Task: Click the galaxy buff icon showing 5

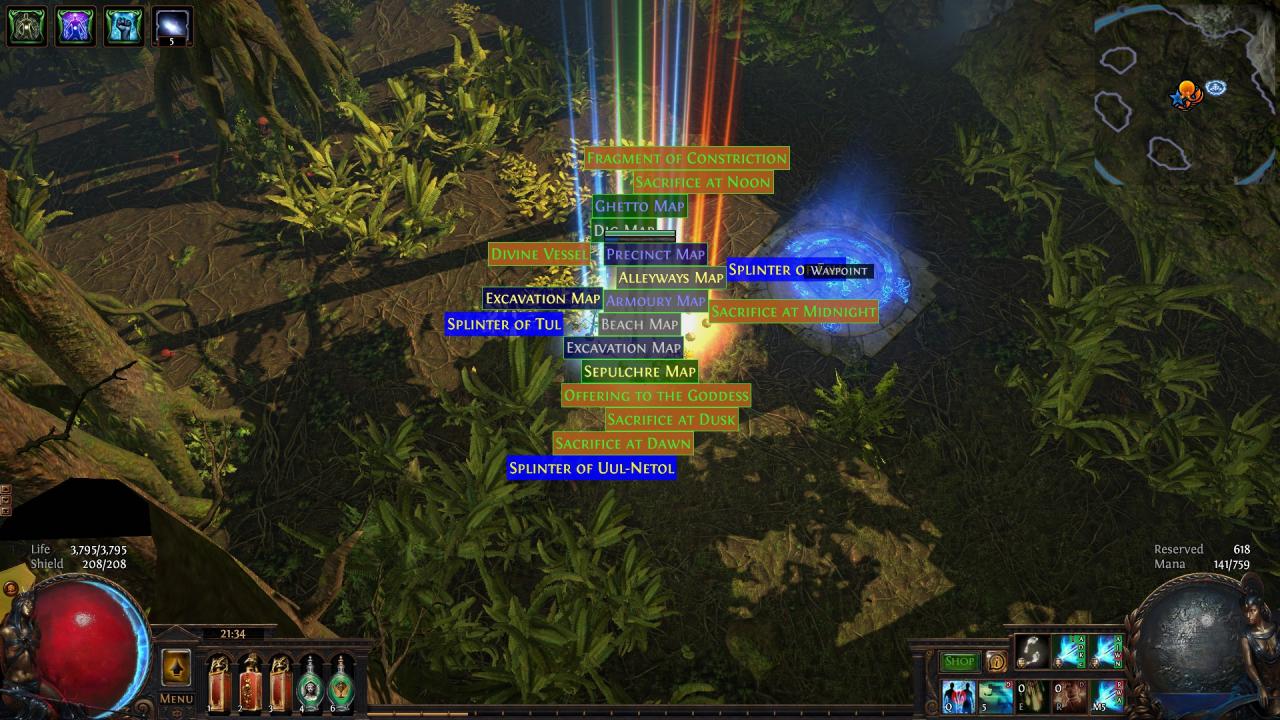Action: [x=171, y=26]
